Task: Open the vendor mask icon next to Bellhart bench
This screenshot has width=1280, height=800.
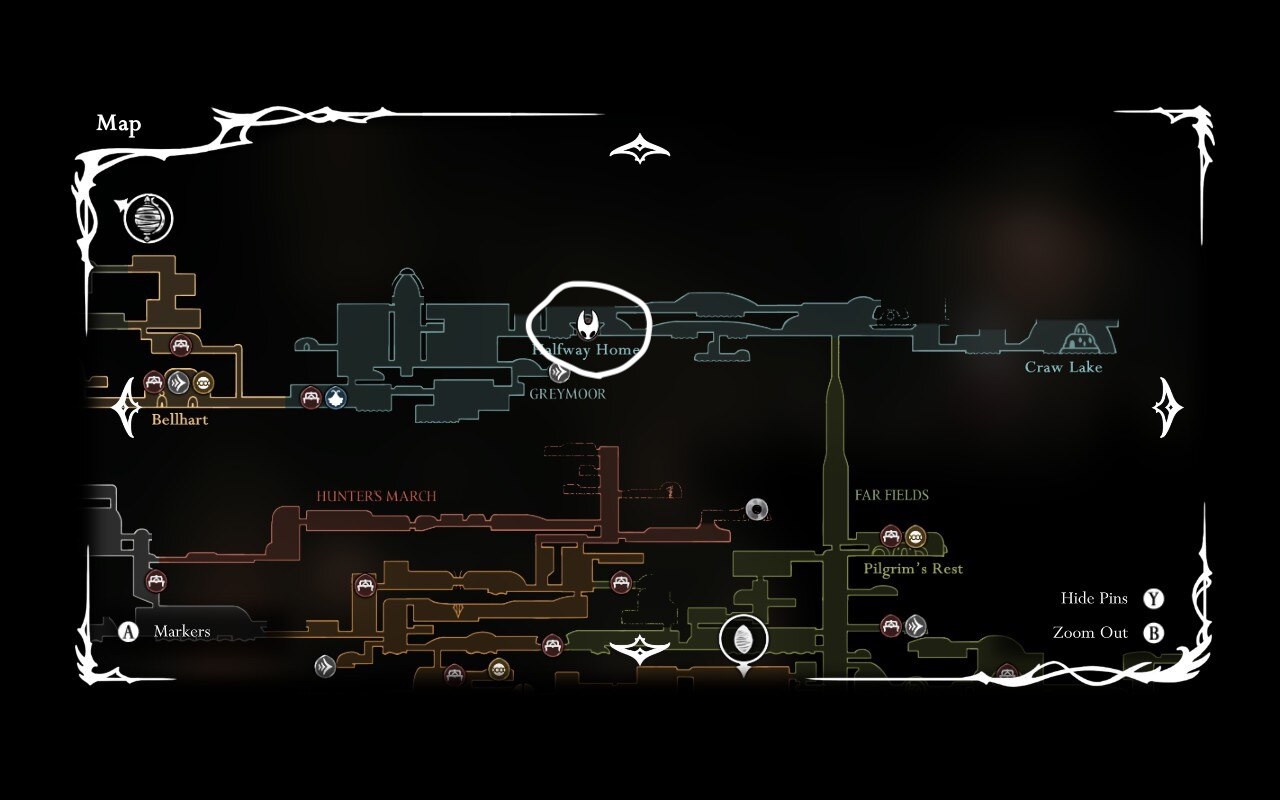Action: point(205,381)
